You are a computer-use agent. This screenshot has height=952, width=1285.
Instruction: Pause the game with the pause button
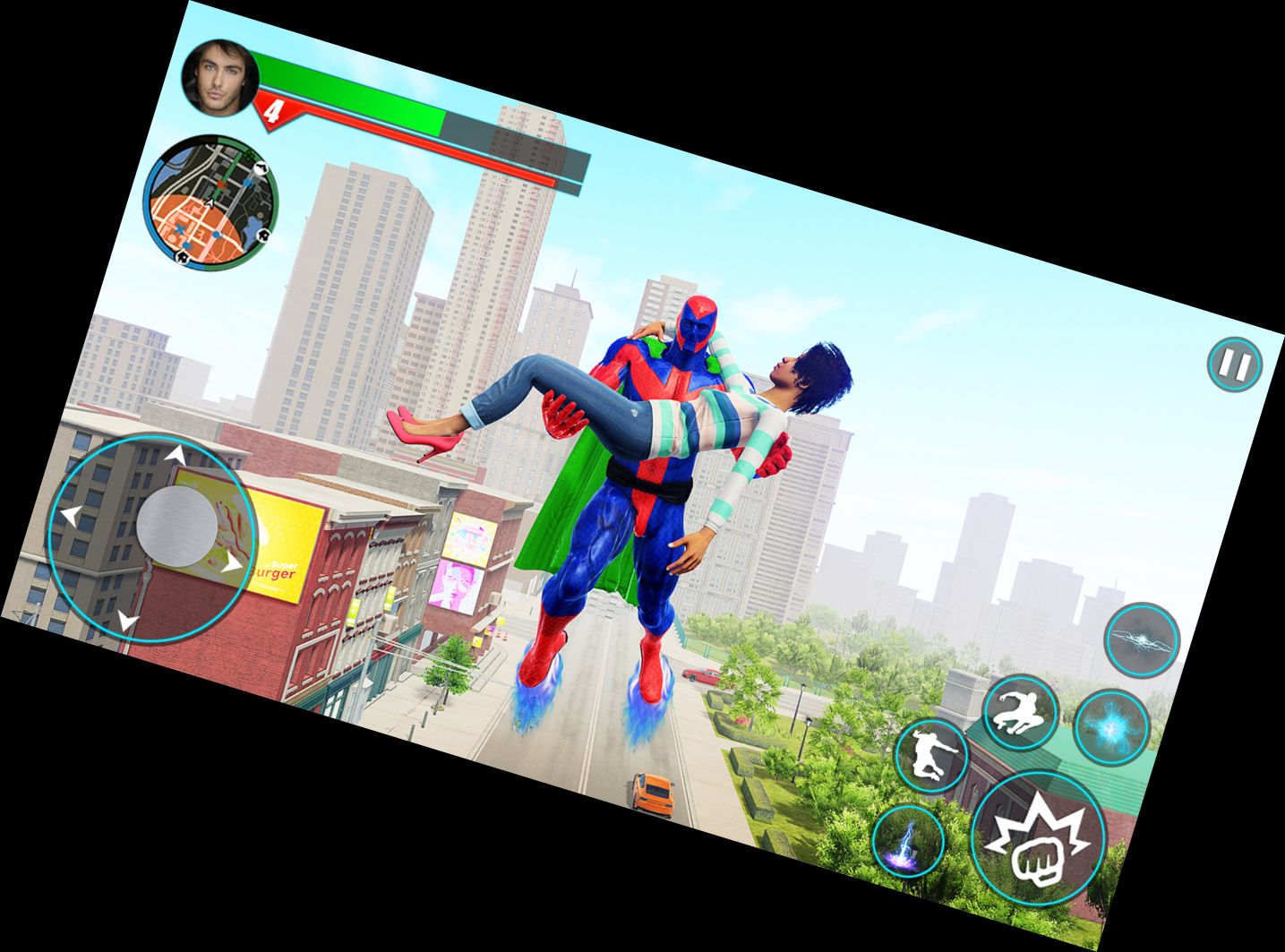pyautogui.click(x=1233, y=365)
